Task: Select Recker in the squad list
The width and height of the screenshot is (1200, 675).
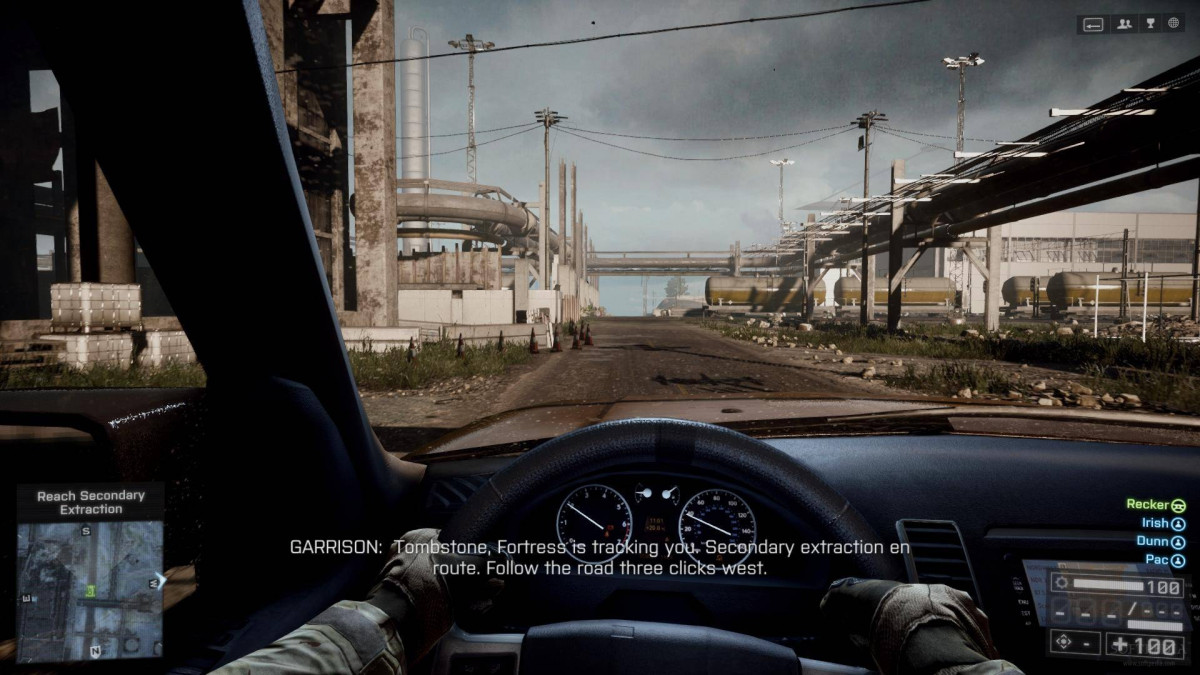Action: (1155, 505)
